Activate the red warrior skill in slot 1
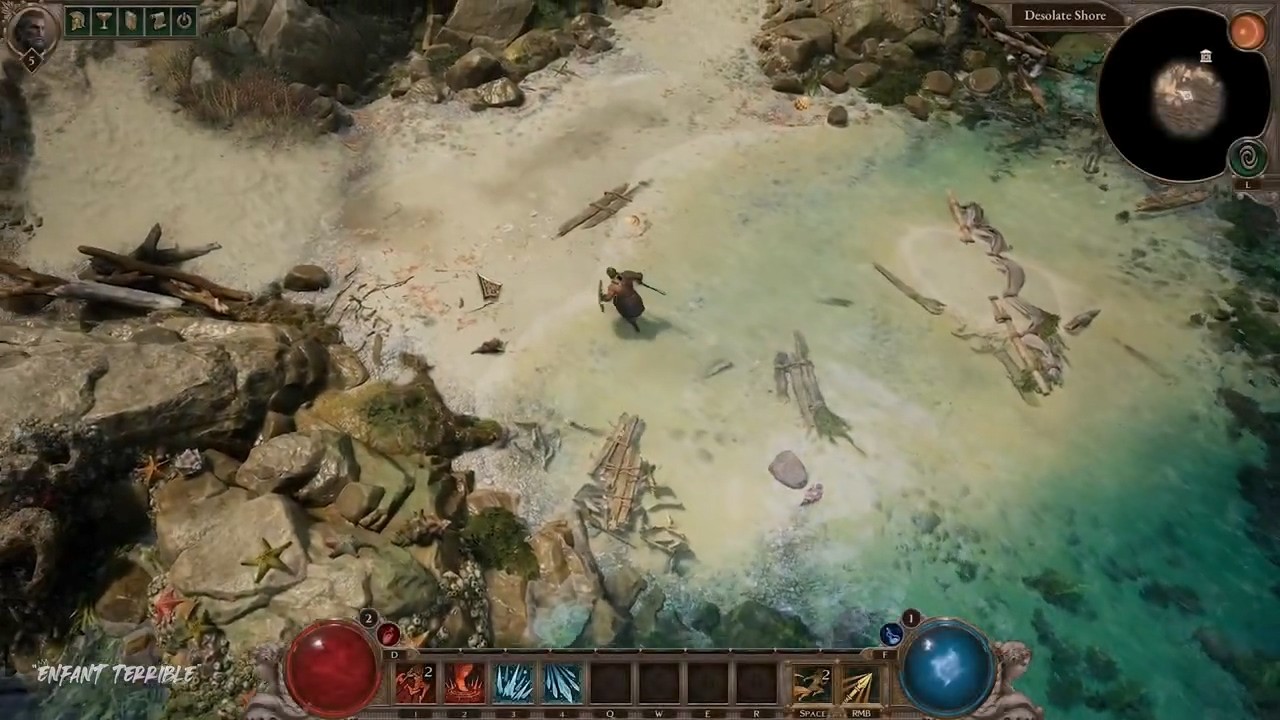Screen dimensions: 1280x720 click(414, 684)
